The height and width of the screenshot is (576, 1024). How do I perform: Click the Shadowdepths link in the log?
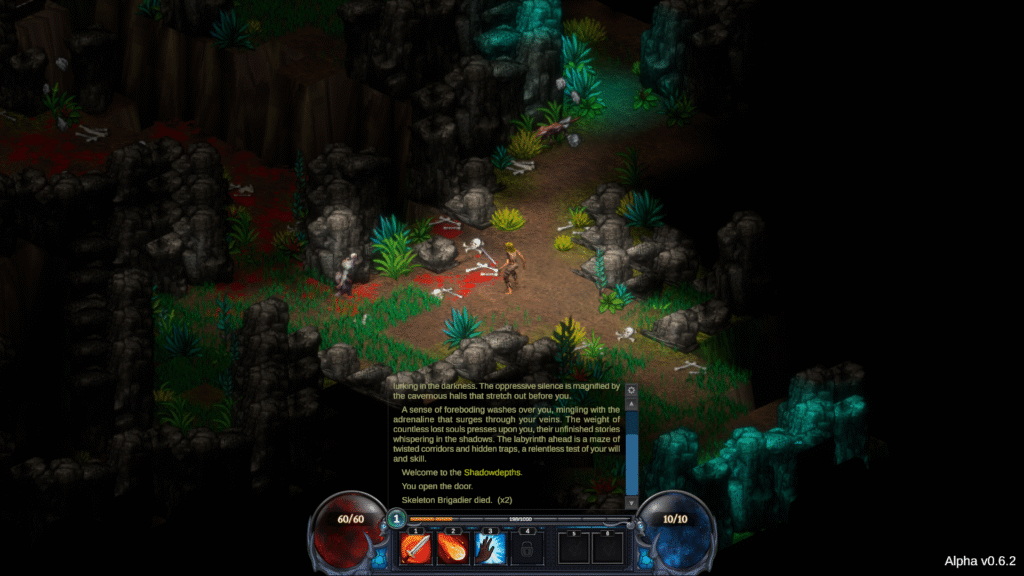tap(491, 472)
